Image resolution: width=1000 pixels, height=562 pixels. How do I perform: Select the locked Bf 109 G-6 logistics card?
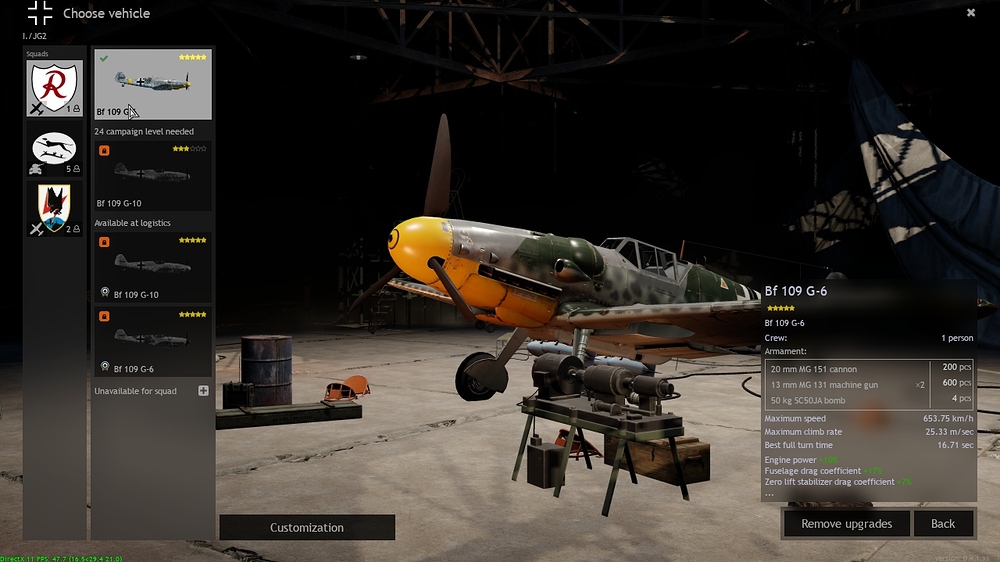pyautogui.click(x=153, y=341)
